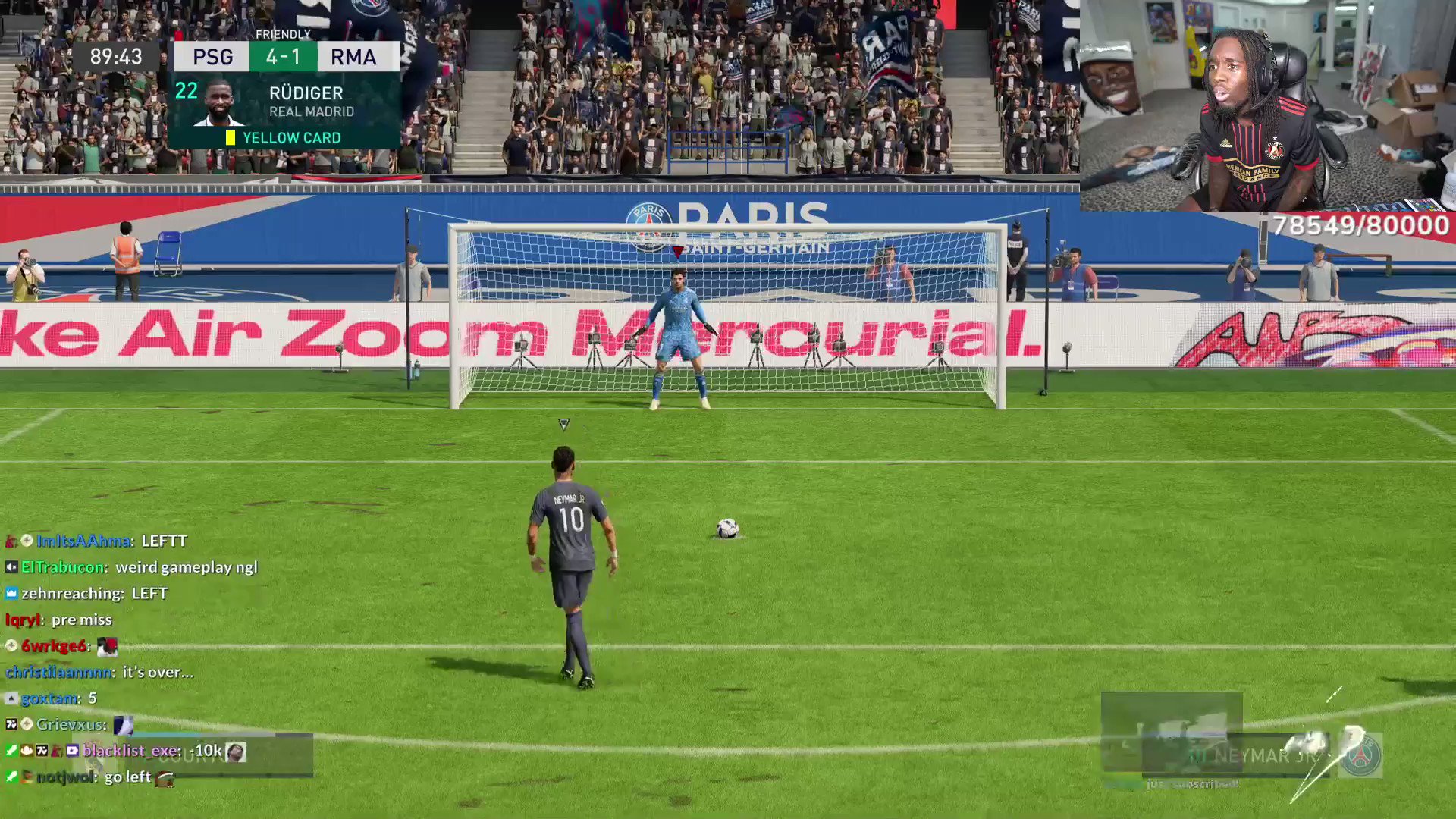Click the 7TV badge beside Grievxus
Viewport: 1456px width, 819px height.
[x=11, y=724]
